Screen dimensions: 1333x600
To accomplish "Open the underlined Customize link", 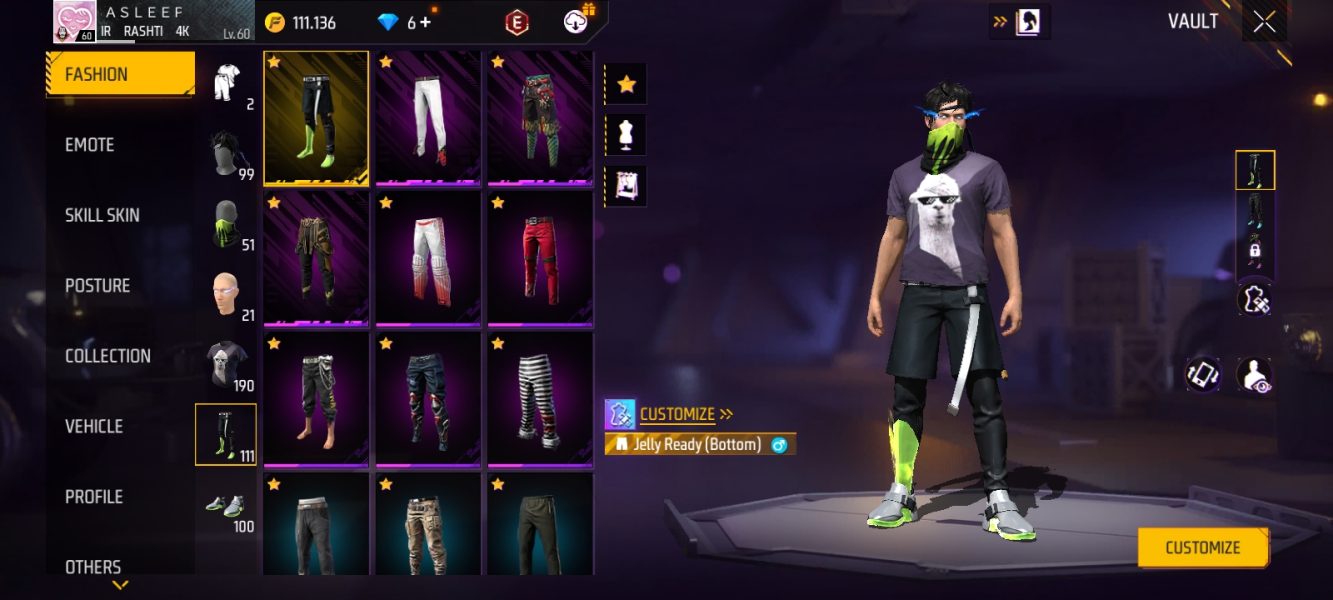I will click(677, 414).
